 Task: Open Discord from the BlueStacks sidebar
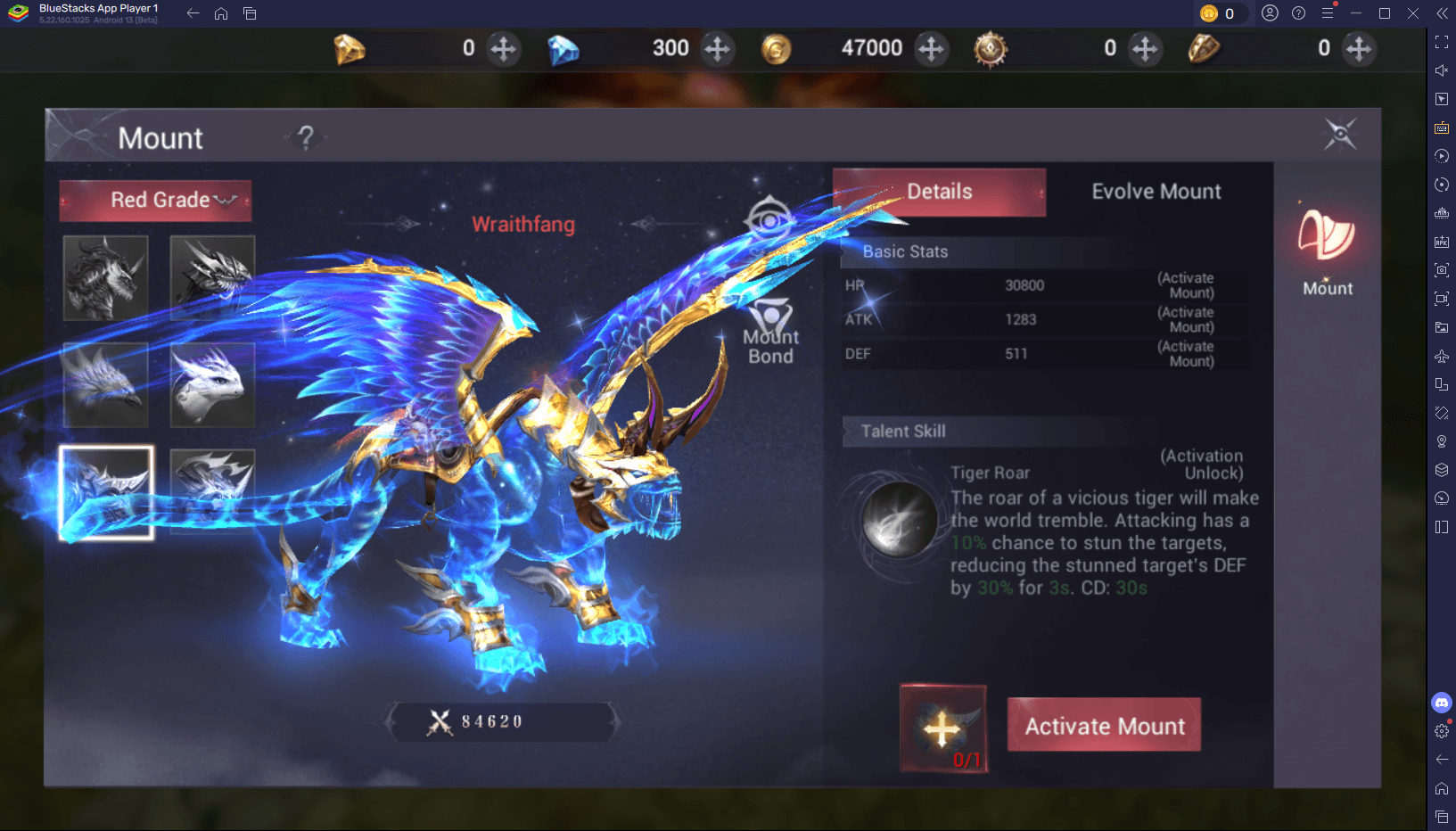[x=1441, y=703]
